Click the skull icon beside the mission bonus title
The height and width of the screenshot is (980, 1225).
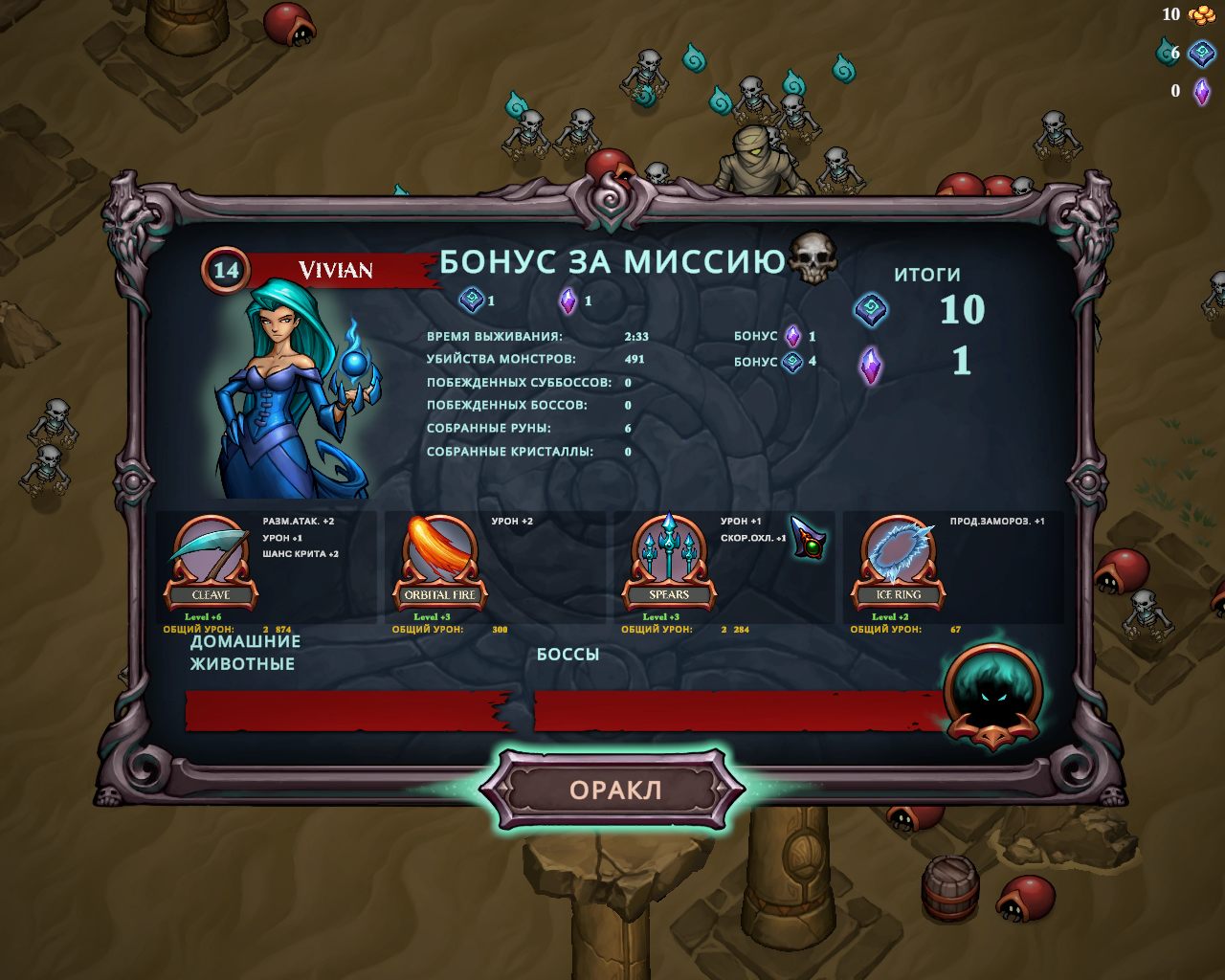coord(813,258)
